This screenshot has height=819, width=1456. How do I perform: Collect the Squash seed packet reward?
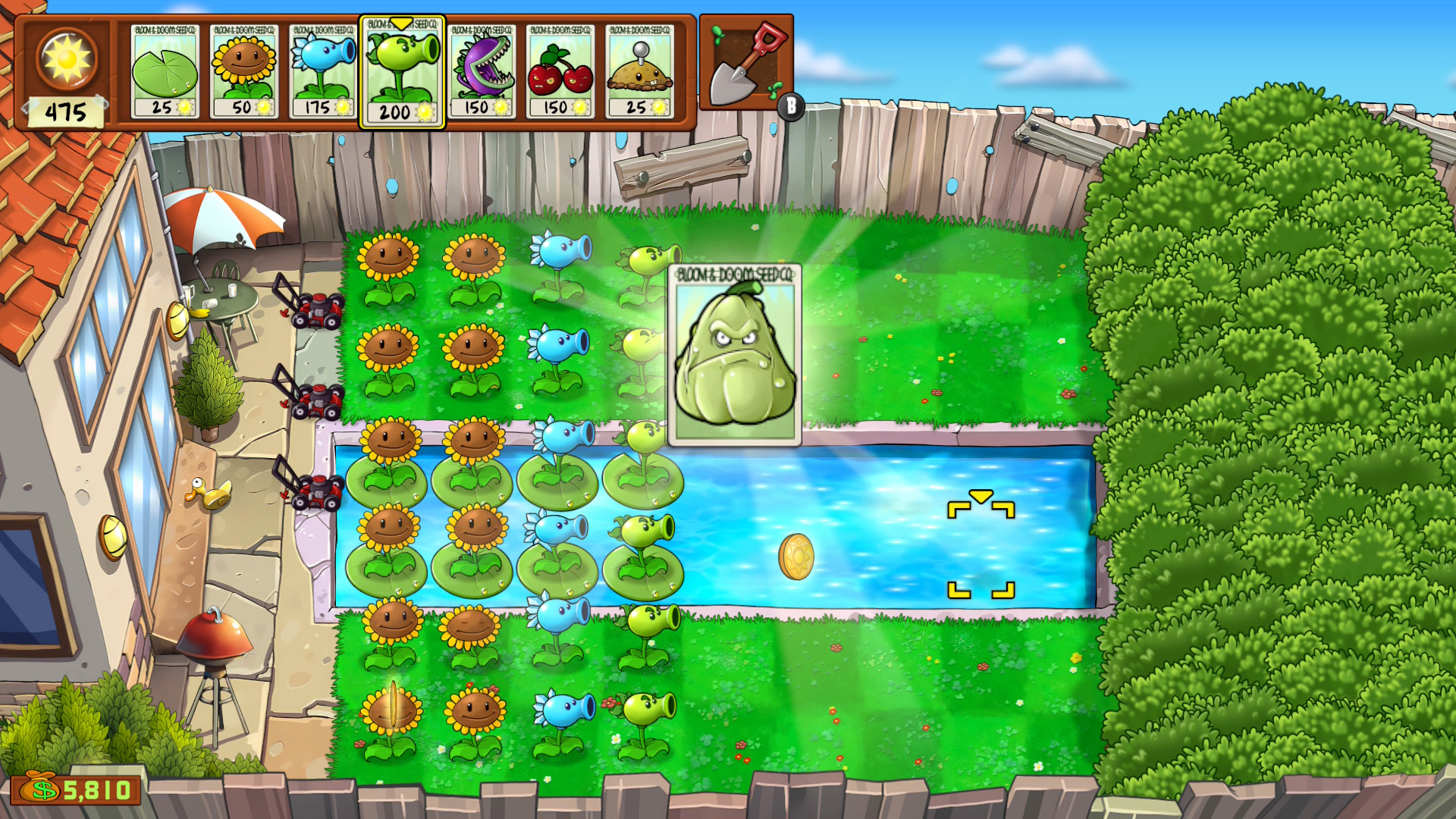coord(734,354)
